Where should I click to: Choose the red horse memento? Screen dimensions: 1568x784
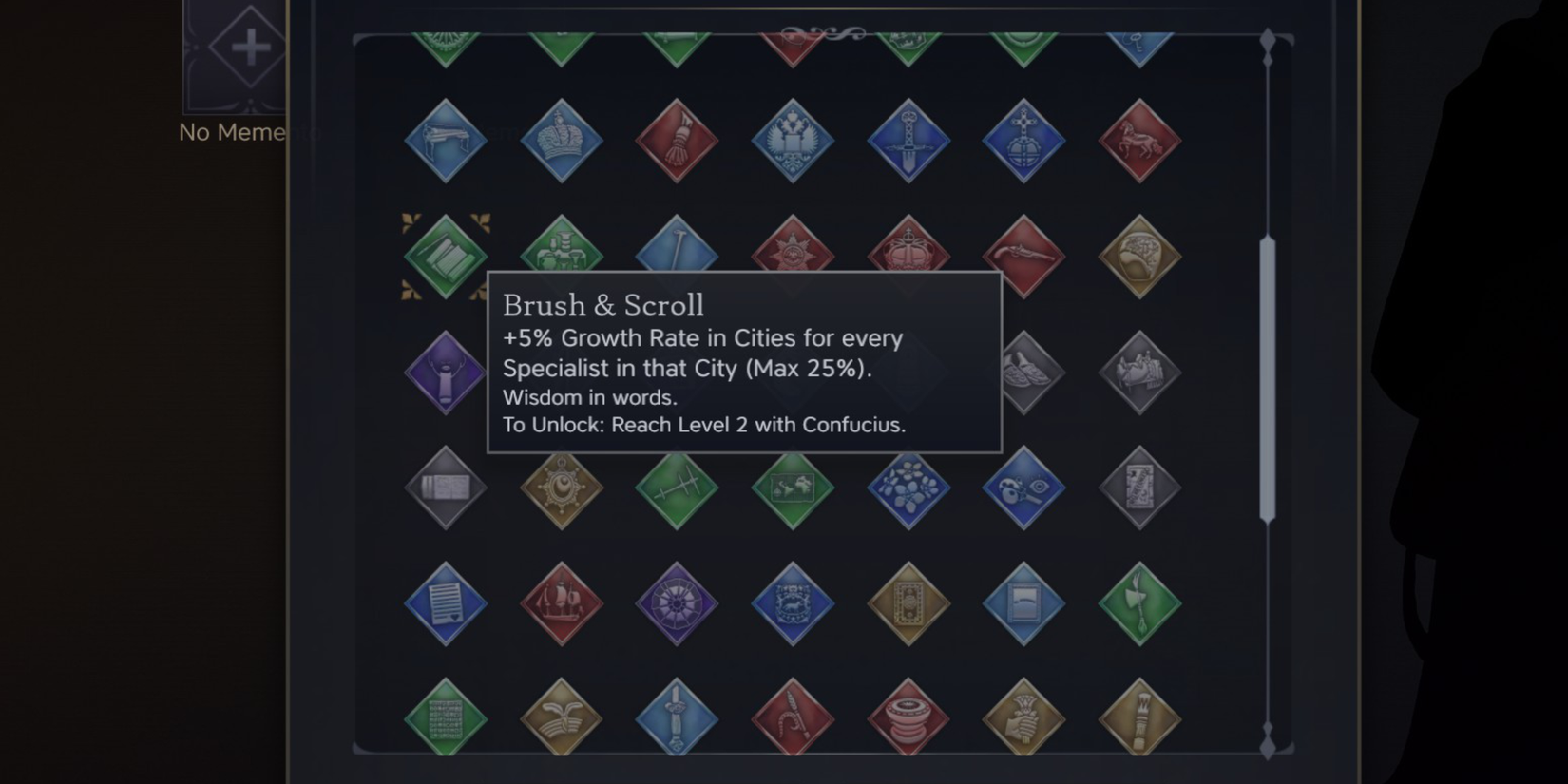tap(1140, 141)
